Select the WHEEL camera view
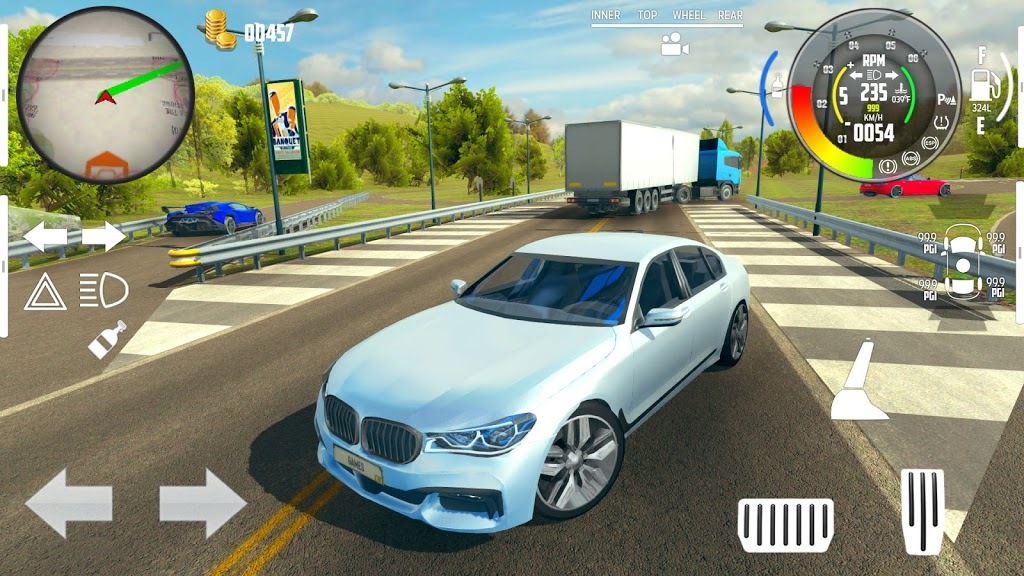The width and height of the screenshot is (1024, 576). tap(689, 15)
